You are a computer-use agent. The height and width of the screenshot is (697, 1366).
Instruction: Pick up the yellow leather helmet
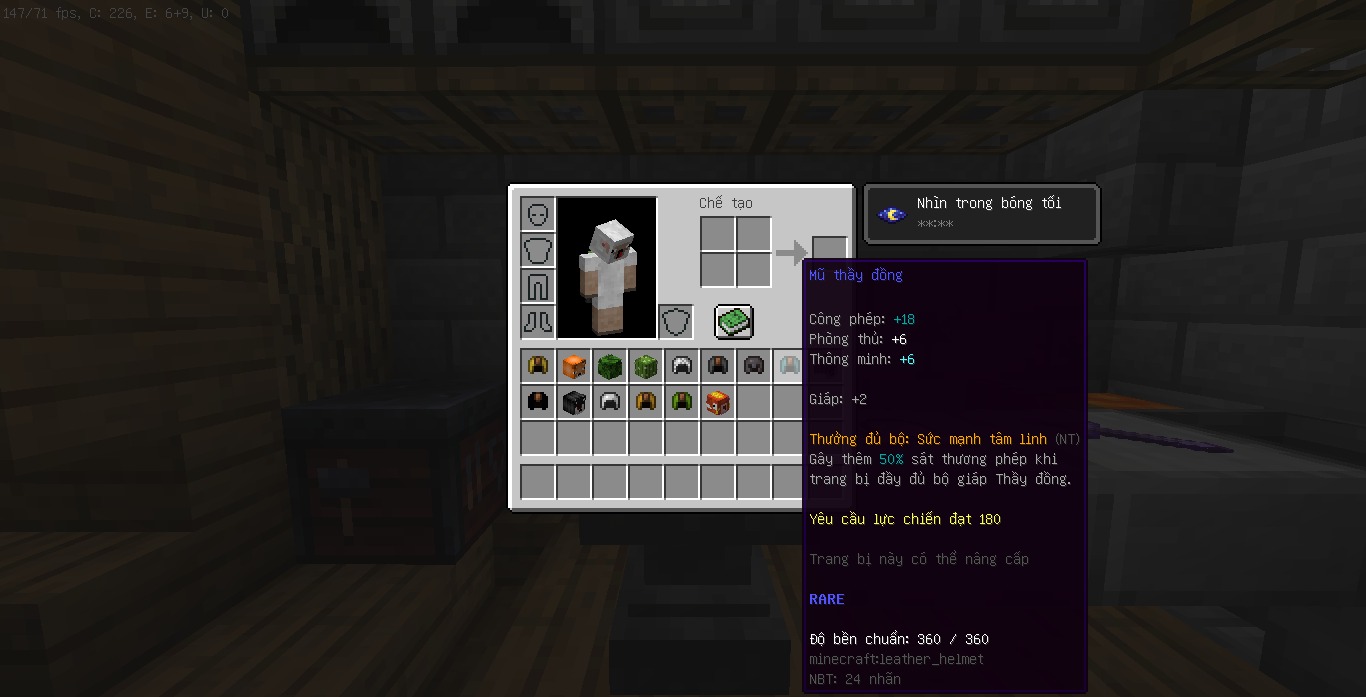538,366
